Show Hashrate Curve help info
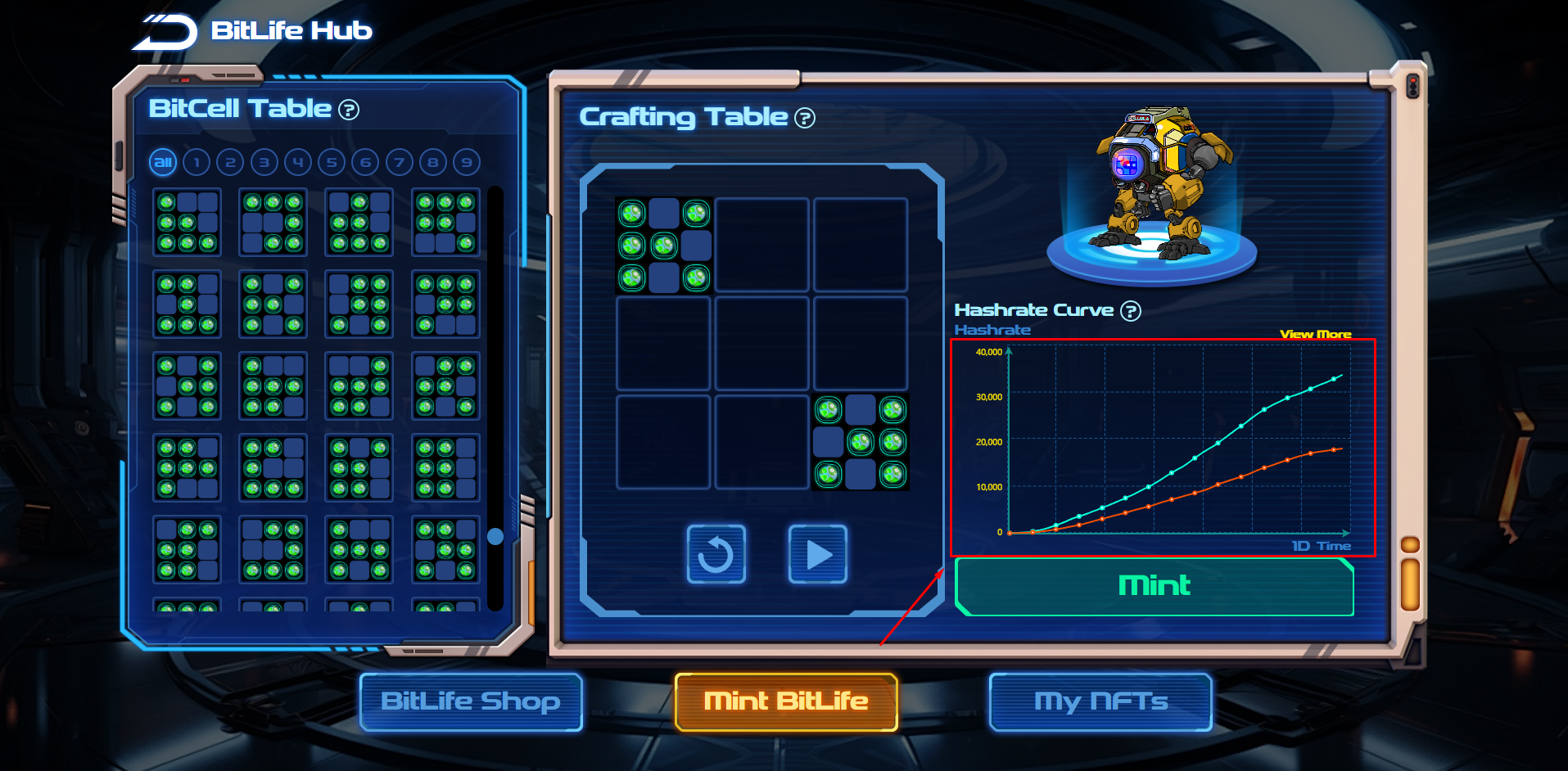1568x771 pixels. click(x=1131, y=311)
